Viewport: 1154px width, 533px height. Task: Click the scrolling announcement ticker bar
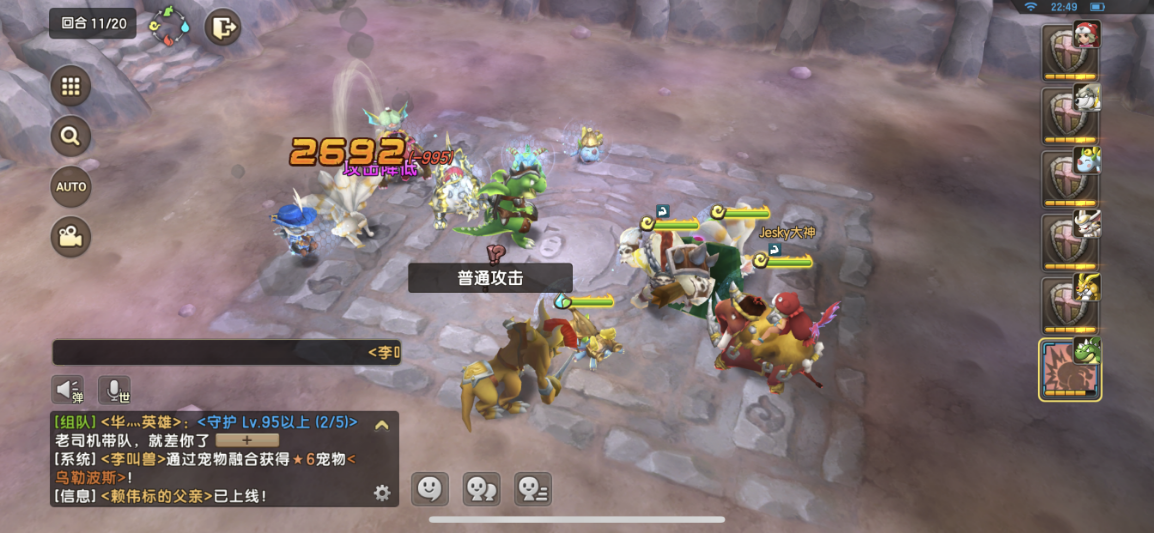coord(227,352)
